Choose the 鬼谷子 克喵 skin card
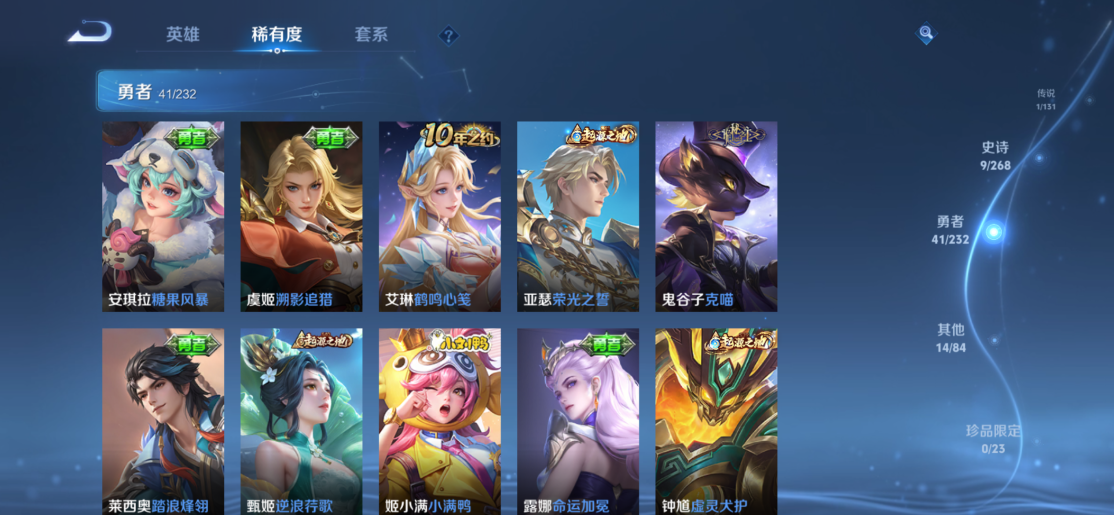The image size is (1114, 515). [716, 216]
